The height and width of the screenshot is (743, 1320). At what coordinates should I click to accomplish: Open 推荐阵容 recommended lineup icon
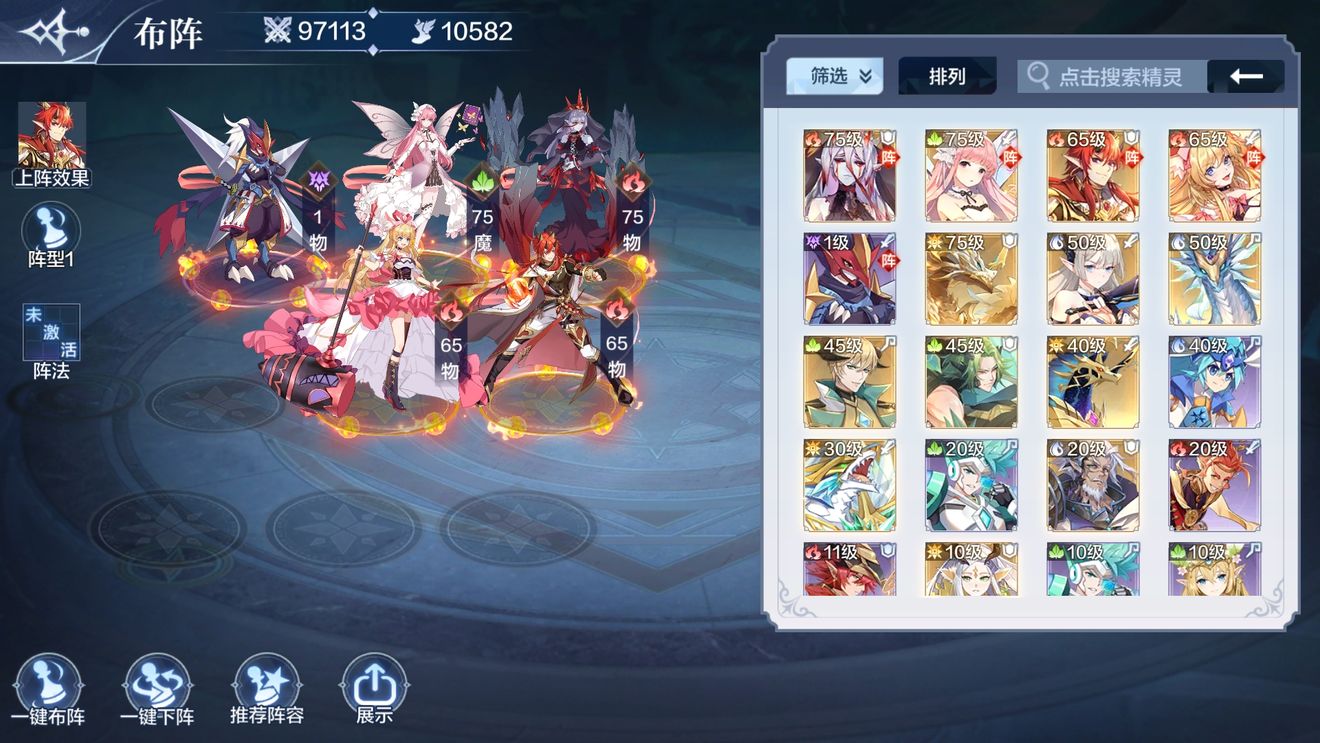pyautogui.click(x=266, y=686)
